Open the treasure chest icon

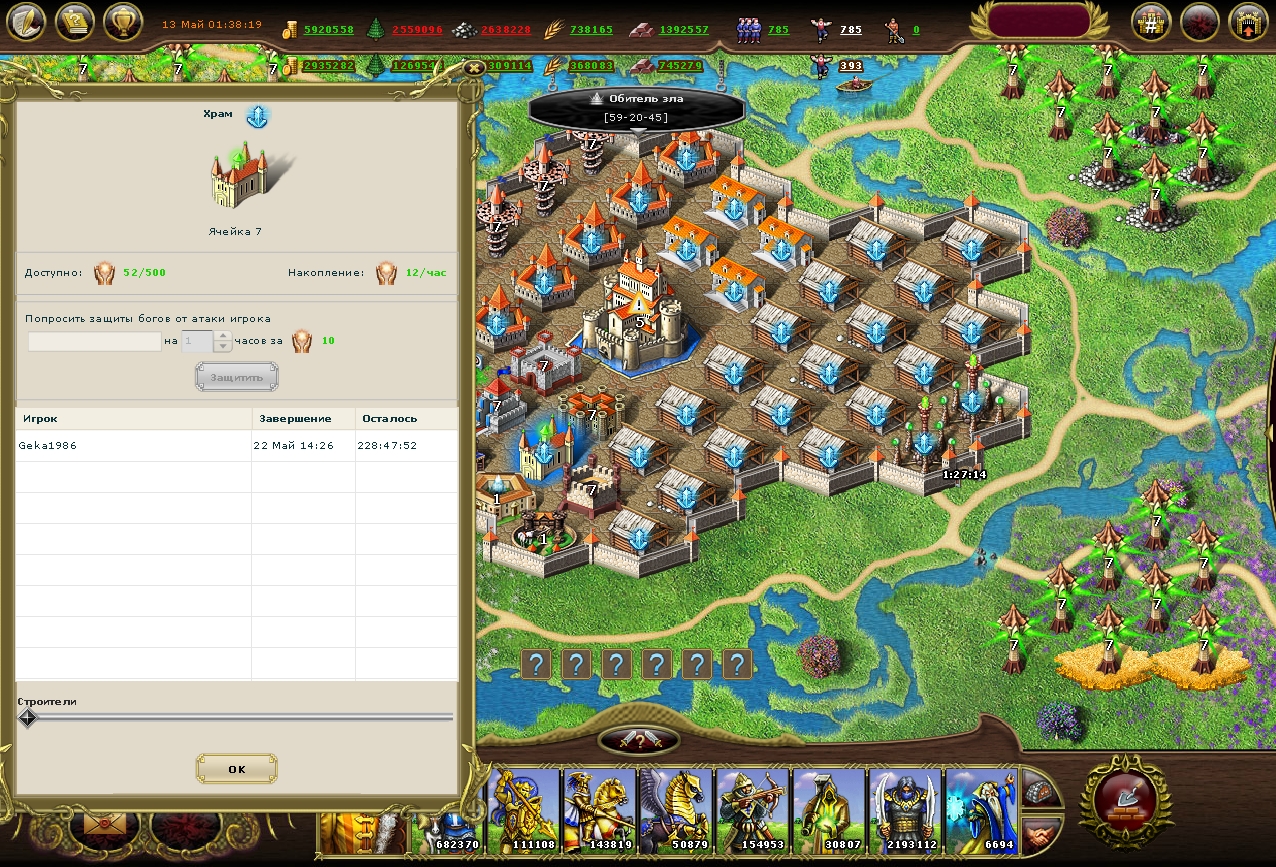tap(1041, 789)
